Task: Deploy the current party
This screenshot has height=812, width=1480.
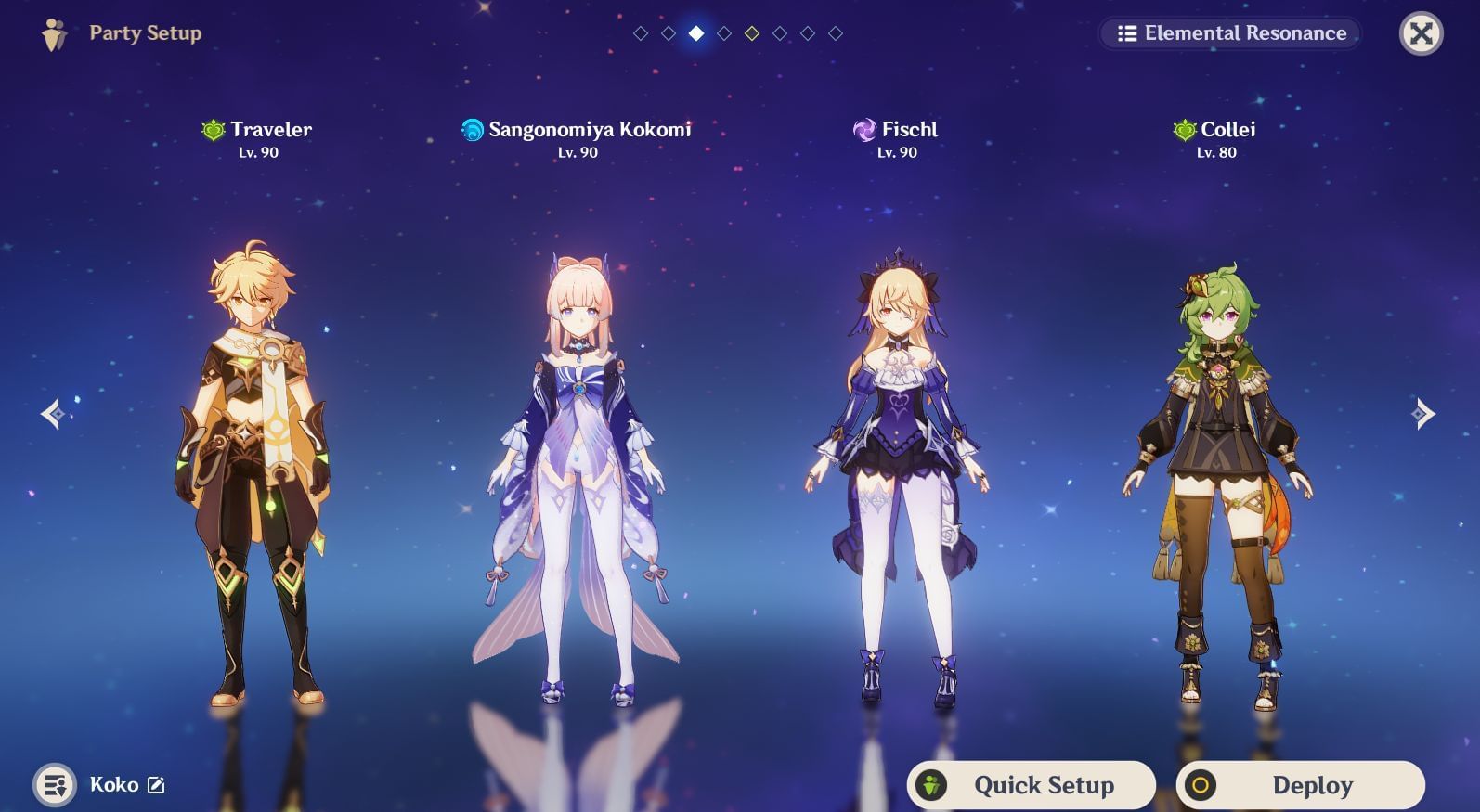Action: pyautogui.click(x=1300, y=785)
